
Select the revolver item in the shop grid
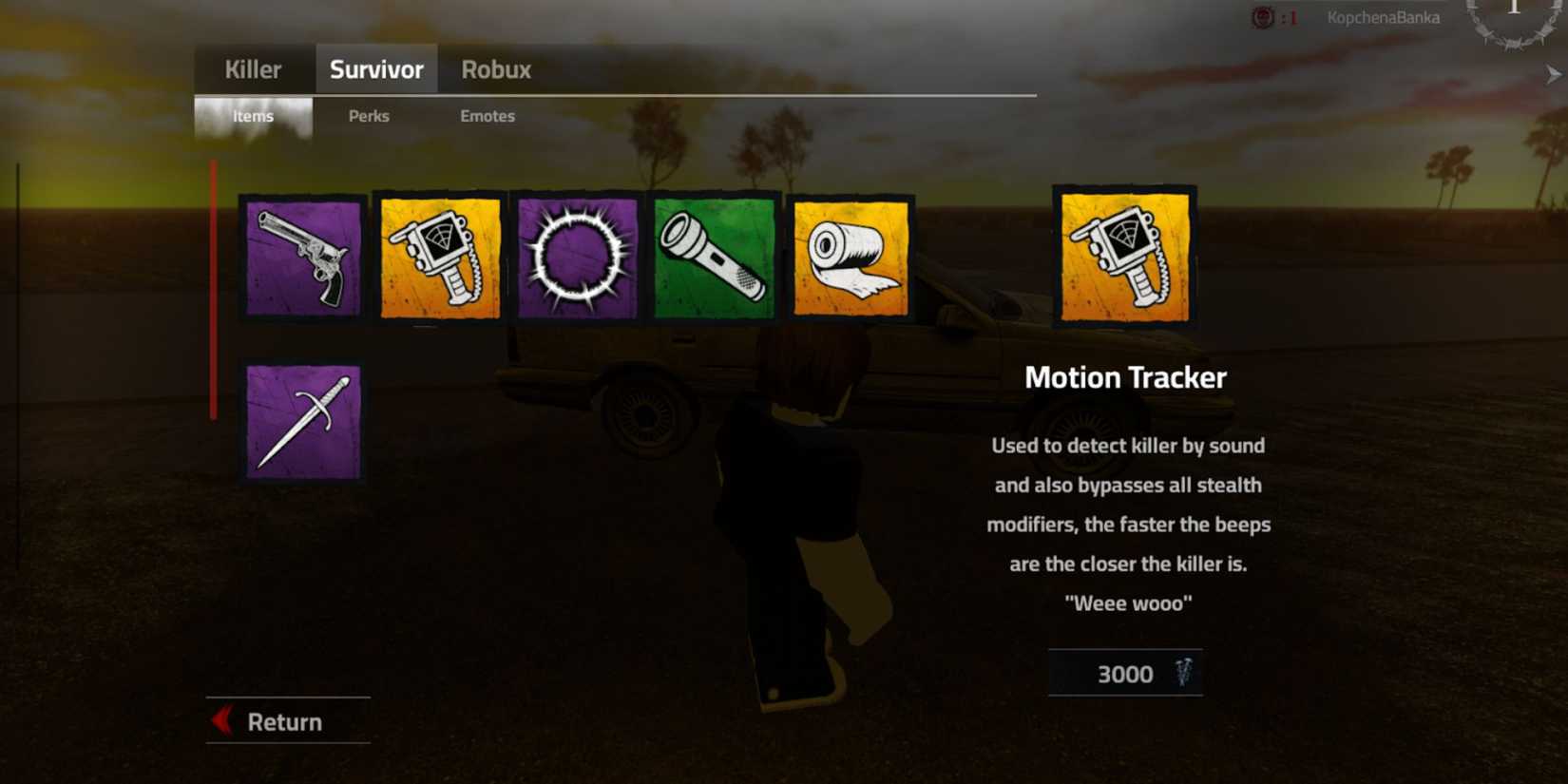[300, 258]
